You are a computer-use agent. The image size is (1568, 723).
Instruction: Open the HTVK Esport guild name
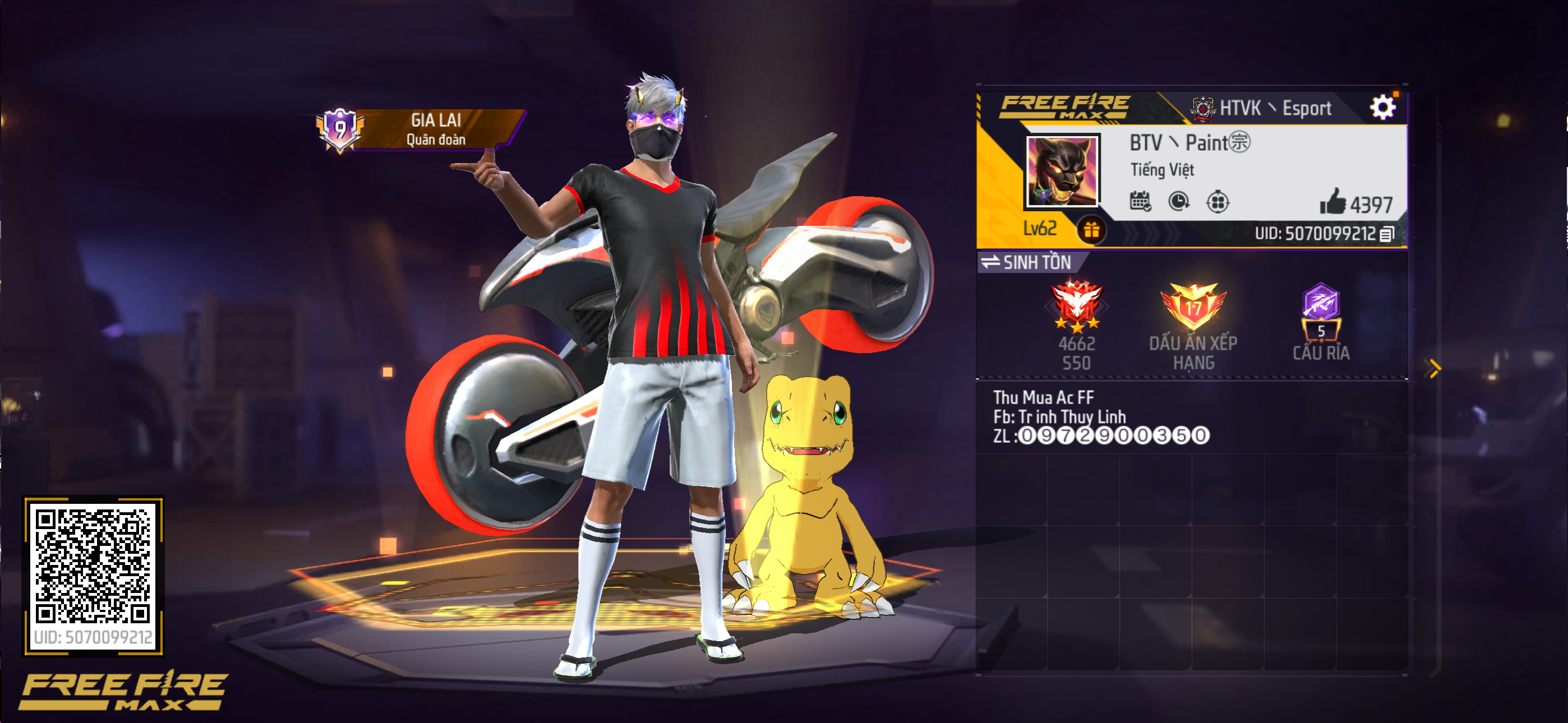coord(1275,108)
